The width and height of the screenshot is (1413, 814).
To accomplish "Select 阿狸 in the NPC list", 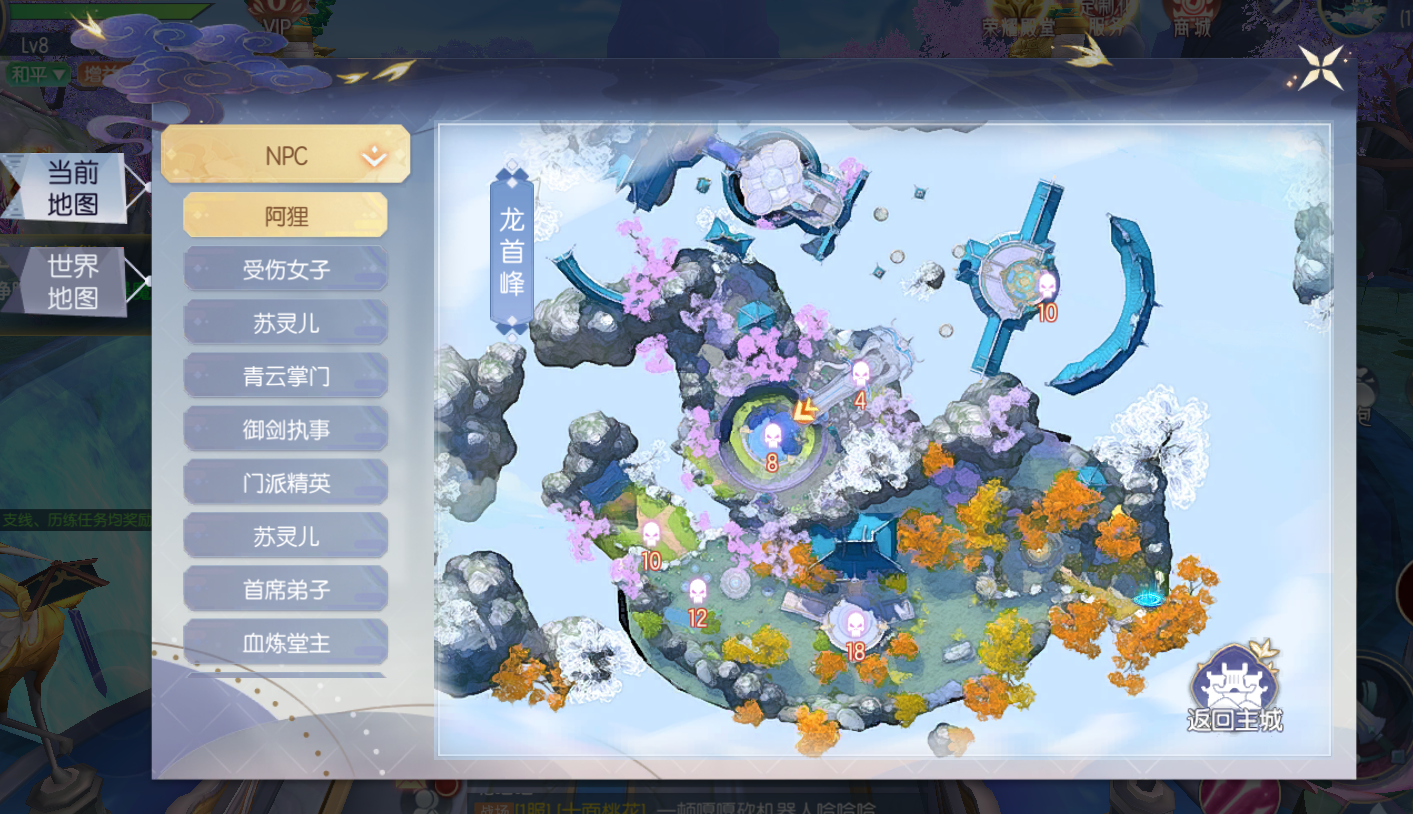I will pos(285,215).
